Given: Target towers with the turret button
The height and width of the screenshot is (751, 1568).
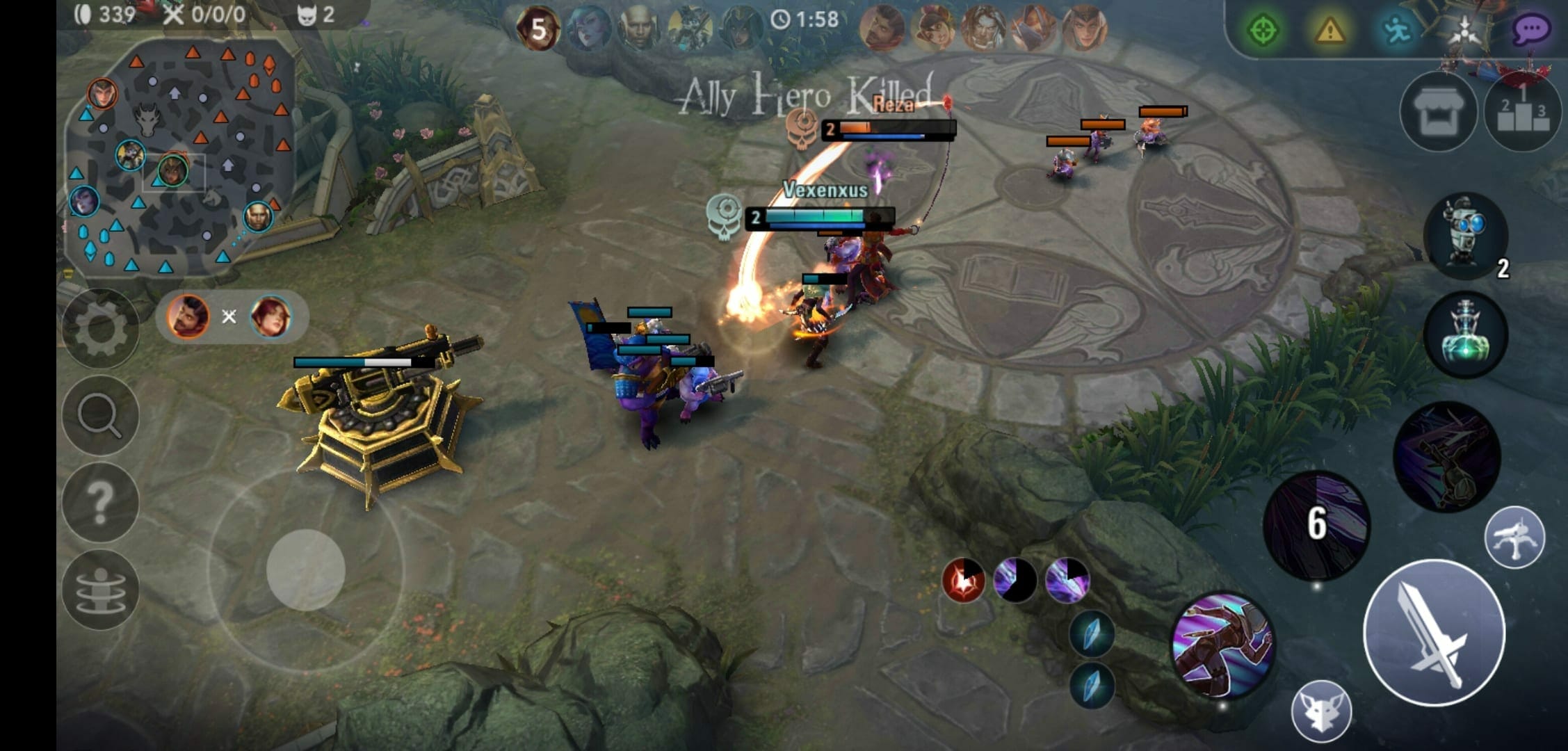Looking at the screenshot, I should tap(1514, 537).
